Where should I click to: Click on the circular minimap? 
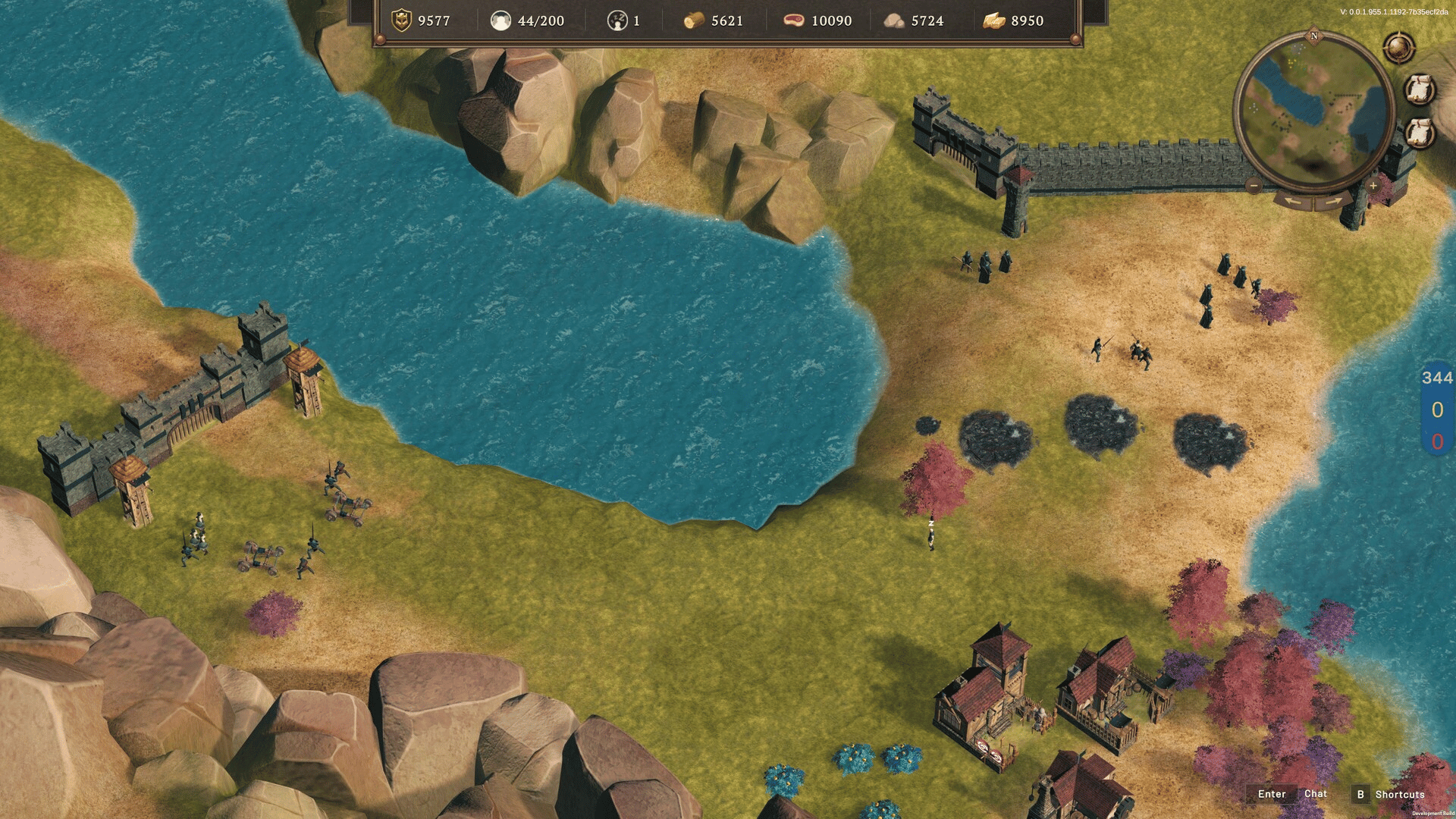click(1314, 110)
